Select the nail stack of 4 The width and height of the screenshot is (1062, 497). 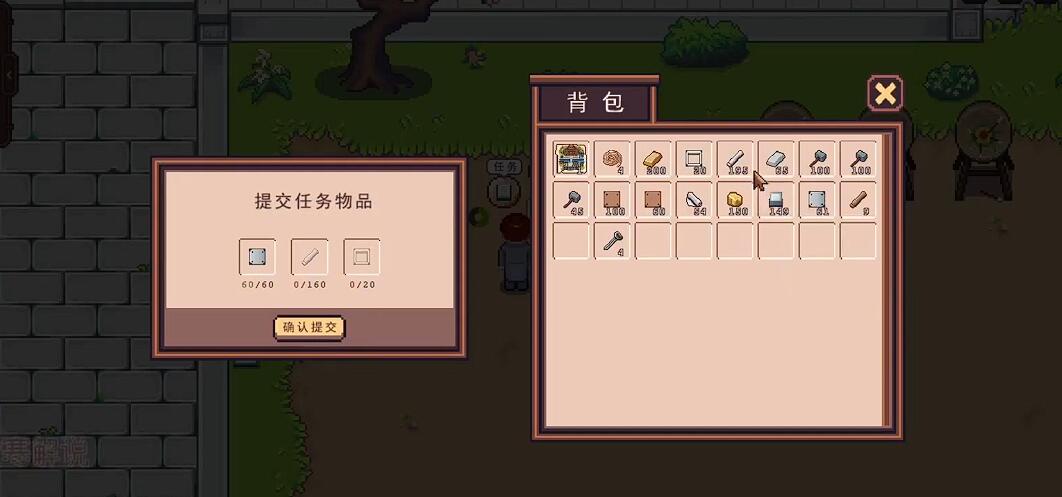click(612, 241)
